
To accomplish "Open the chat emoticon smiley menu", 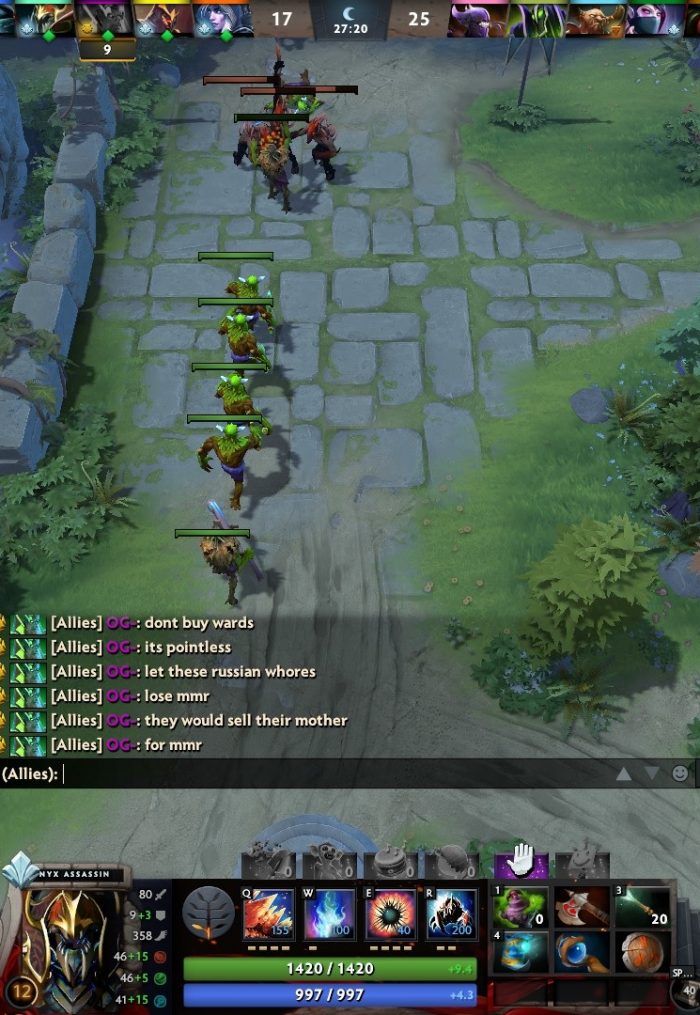I will (x=680, y=773).
